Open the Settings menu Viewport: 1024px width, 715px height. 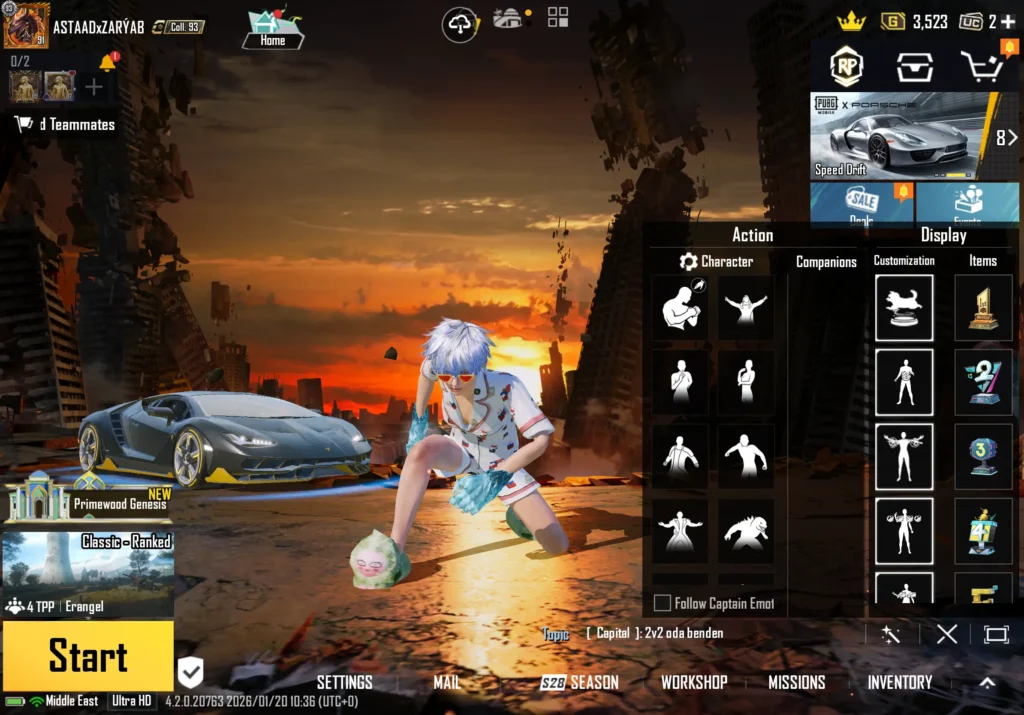tap(344, 682)
